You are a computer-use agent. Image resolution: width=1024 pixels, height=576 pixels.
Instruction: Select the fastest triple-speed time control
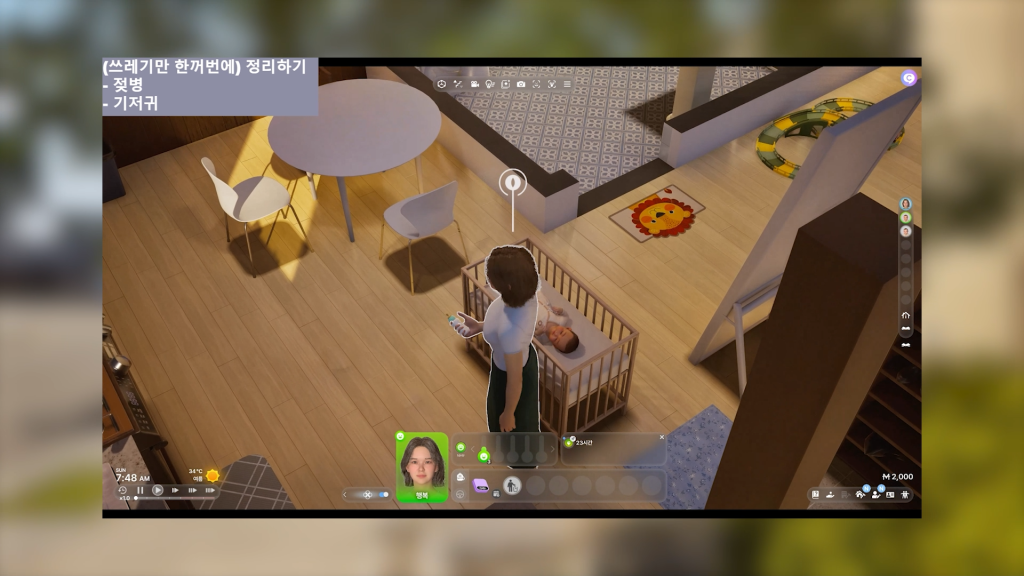(x=210, y=490)
